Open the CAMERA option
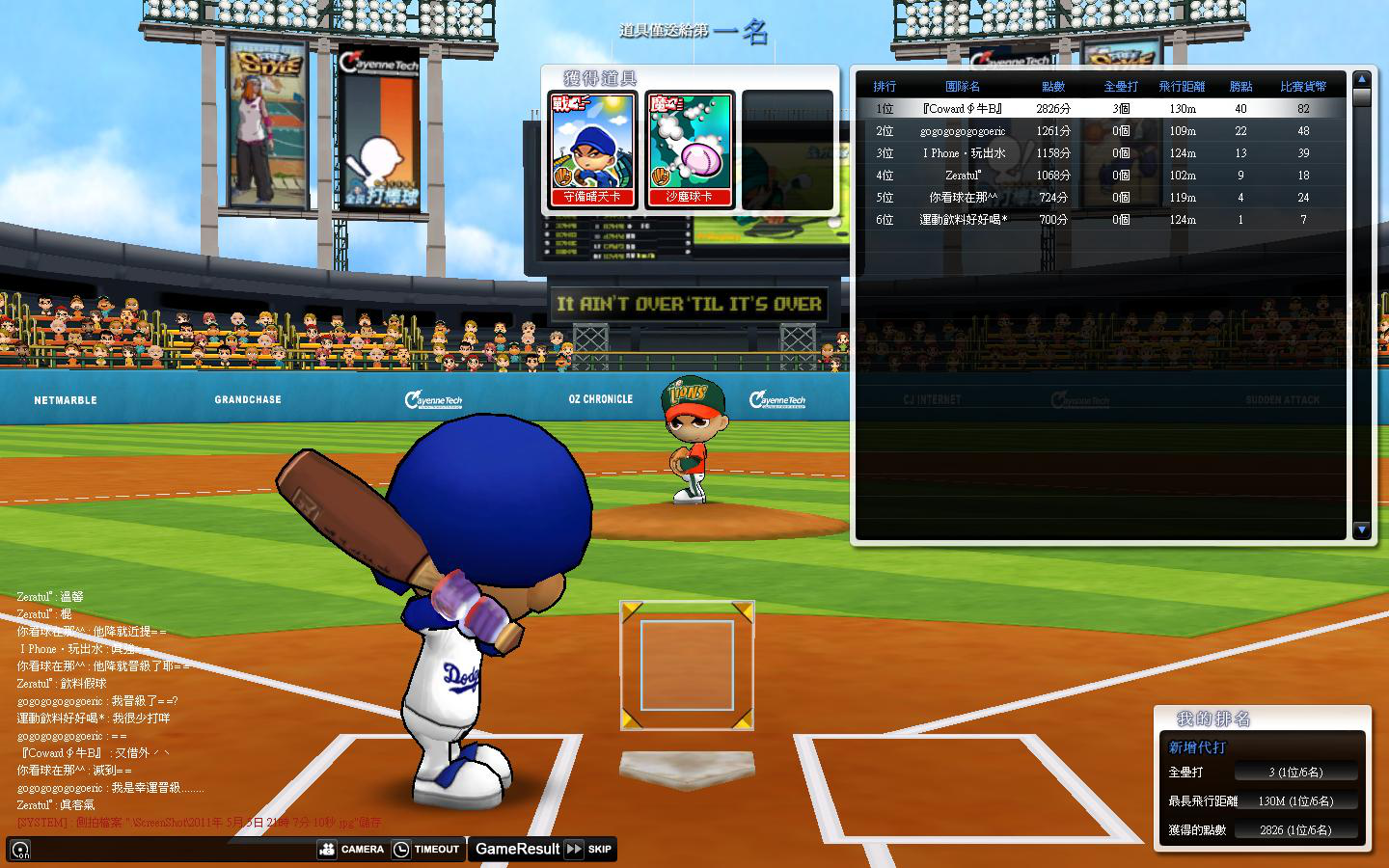1389x868 pixels. pos(352,849)
